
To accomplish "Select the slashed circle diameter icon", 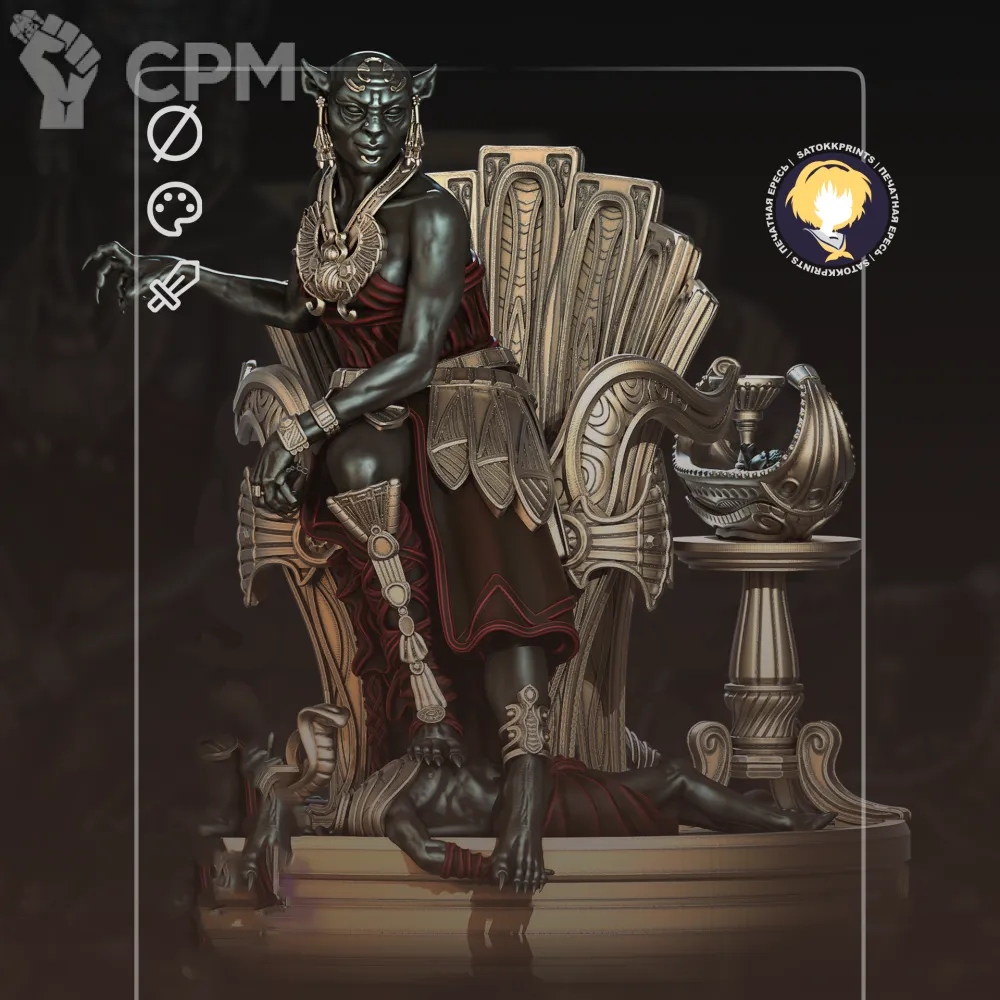I will coord(175,135).
